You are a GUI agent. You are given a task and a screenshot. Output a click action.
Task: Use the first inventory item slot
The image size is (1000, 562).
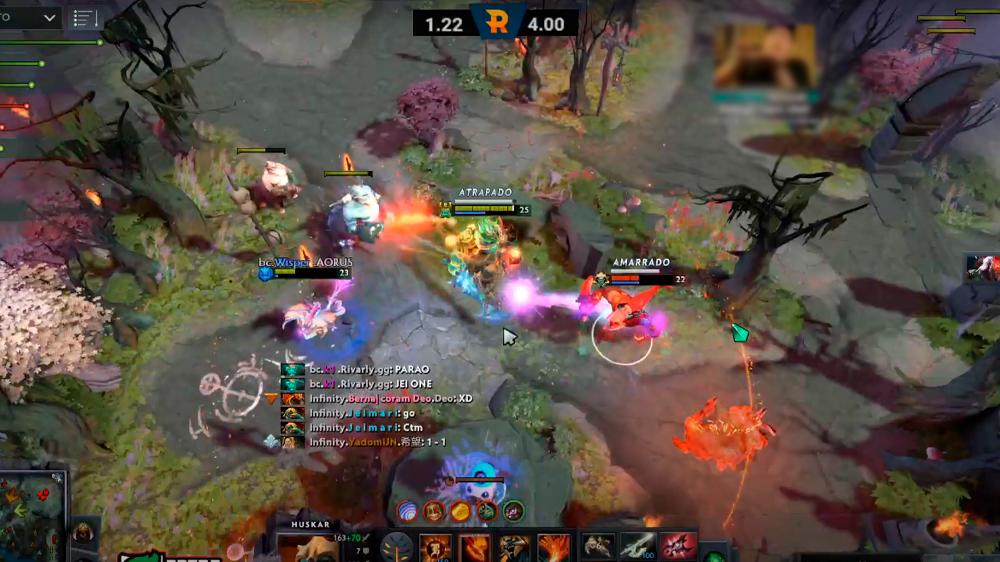[x=599, y=546]
